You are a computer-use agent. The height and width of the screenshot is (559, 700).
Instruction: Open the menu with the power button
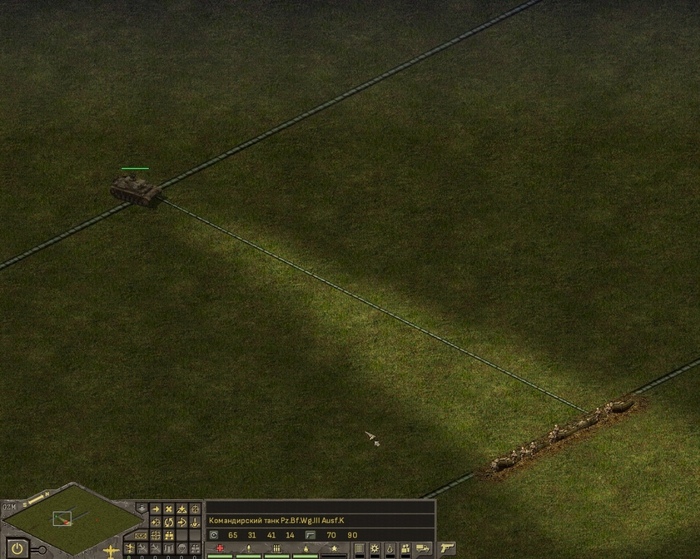coord(18,549)
